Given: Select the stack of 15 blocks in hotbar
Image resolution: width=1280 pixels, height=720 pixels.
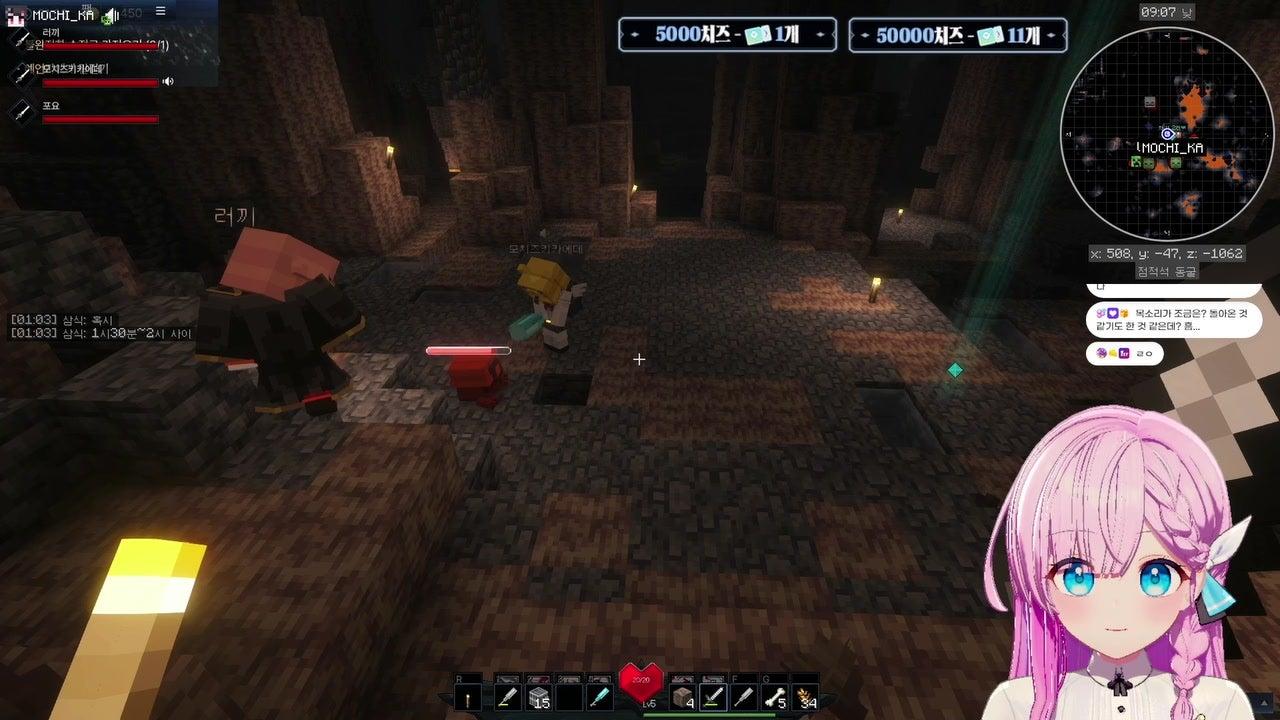Looking at the screenshot, I should tap(538, 697).
